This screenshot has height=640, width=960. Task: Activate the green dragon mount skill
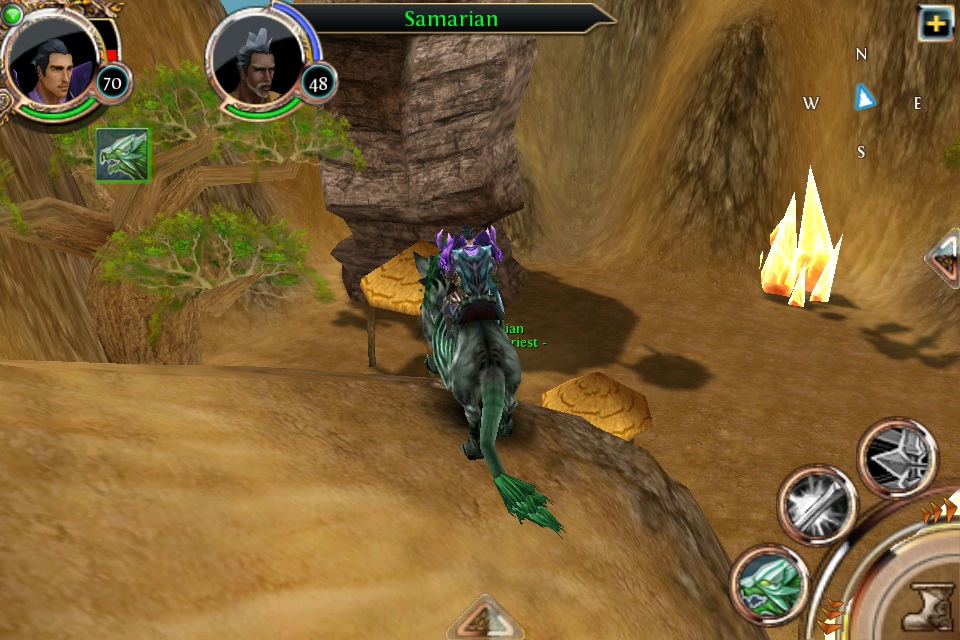pyautogui.click(x=769, y=583)
